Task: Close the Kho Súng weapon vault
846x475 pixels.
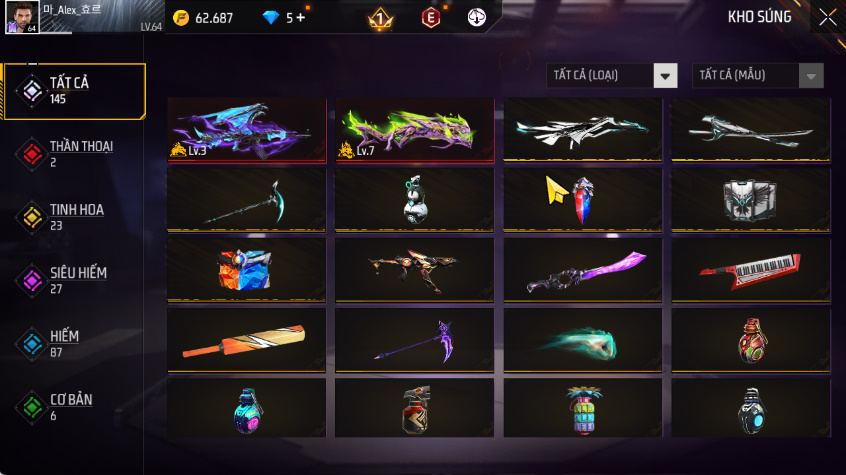Action: coord(827,17)
